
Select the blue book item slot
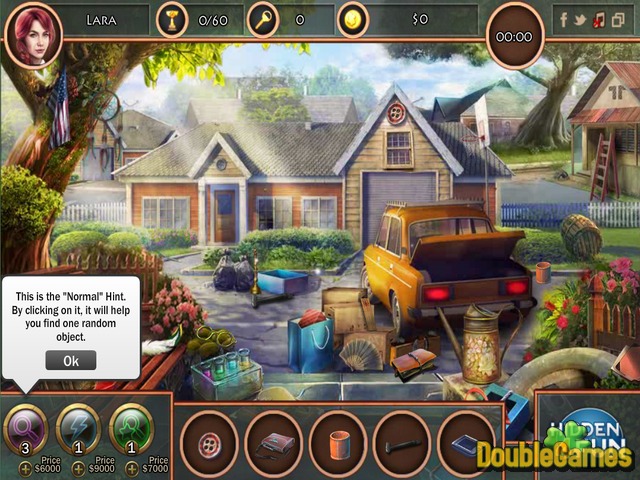tap(466, 439)
